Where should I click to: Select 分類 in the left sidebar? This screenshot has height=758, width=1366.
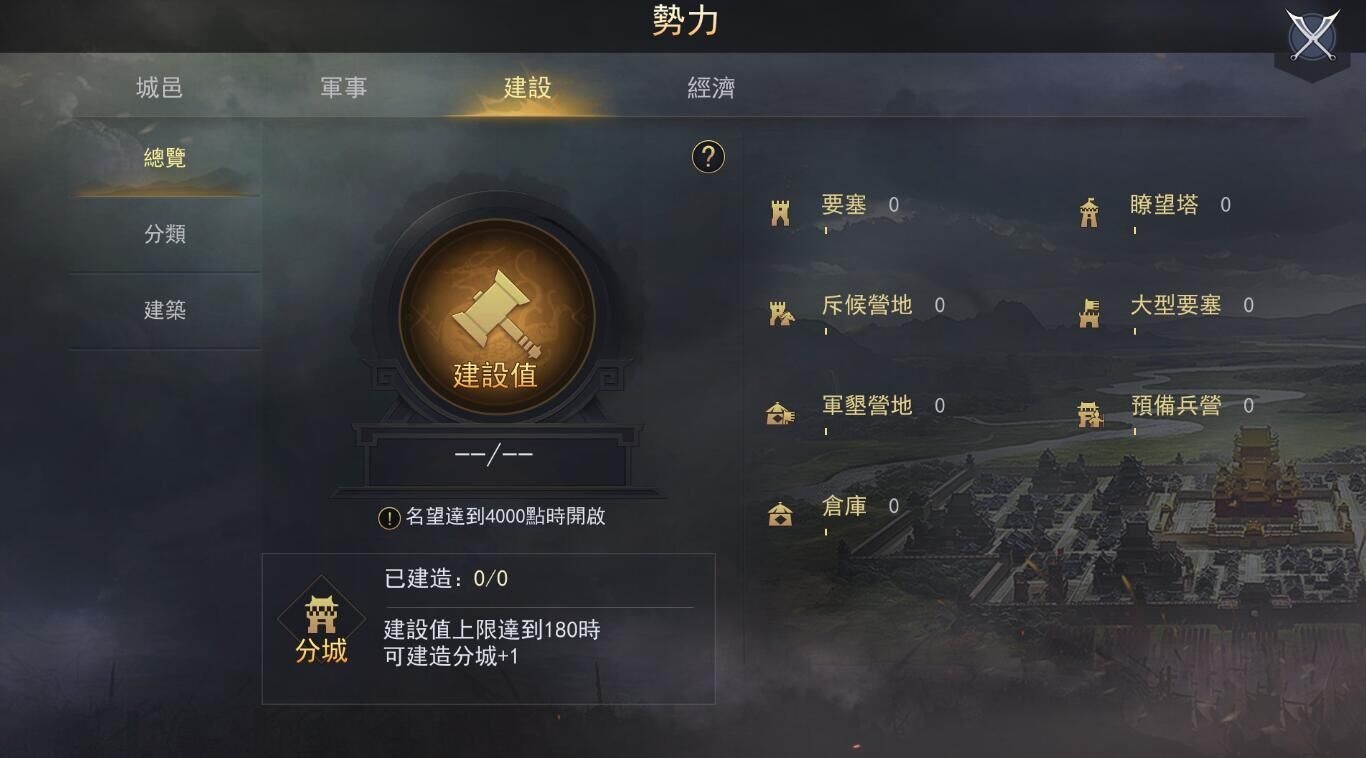163,233
